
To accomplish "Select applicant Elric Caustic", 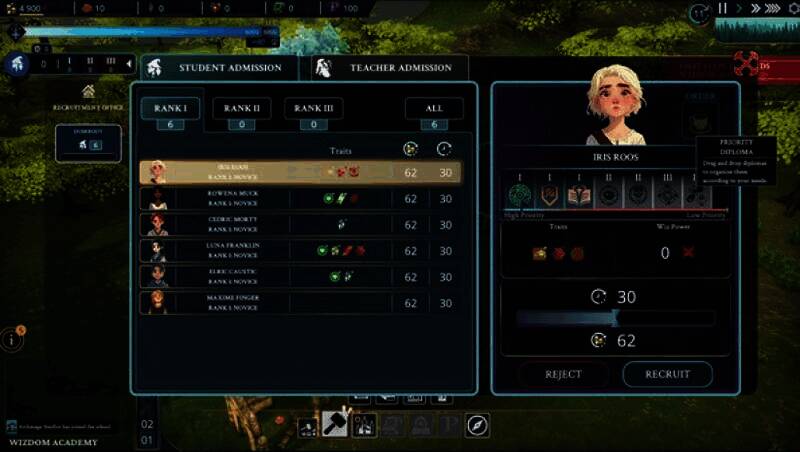I will coord(300,277).
